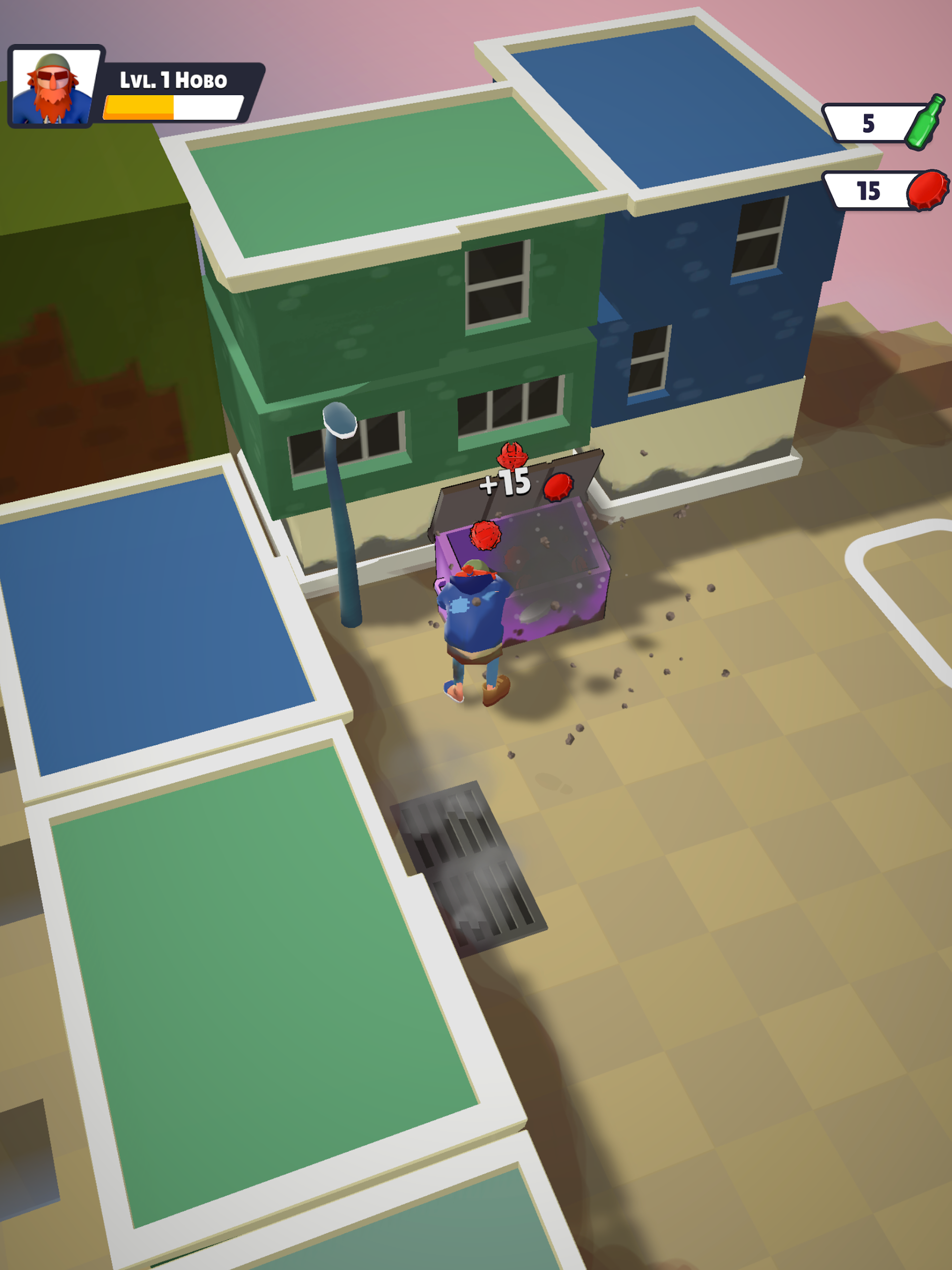Open the hobo character portrait

54,87
